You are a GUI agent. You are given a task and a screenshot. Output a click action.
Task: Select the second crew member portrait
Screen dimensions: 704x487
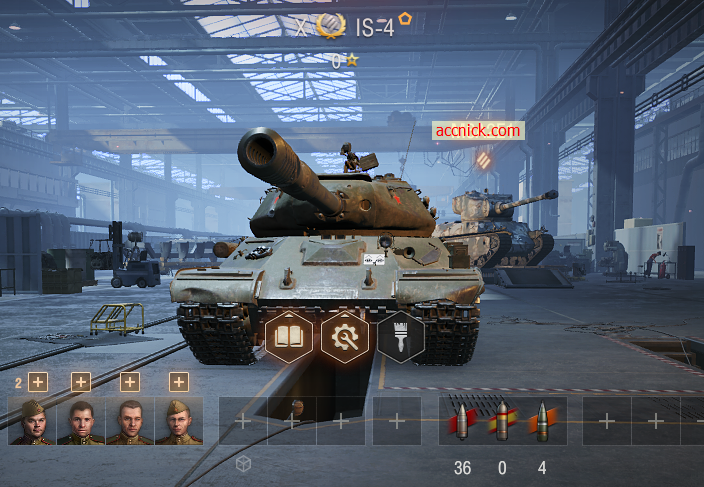[81, 421]
